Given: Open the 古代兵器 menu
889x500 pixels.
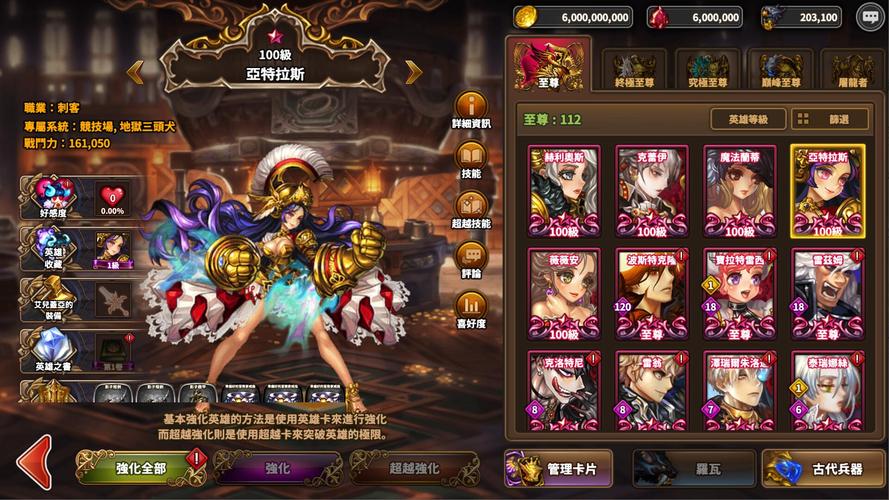Looking at the screenshot, I should click(822, 468).
